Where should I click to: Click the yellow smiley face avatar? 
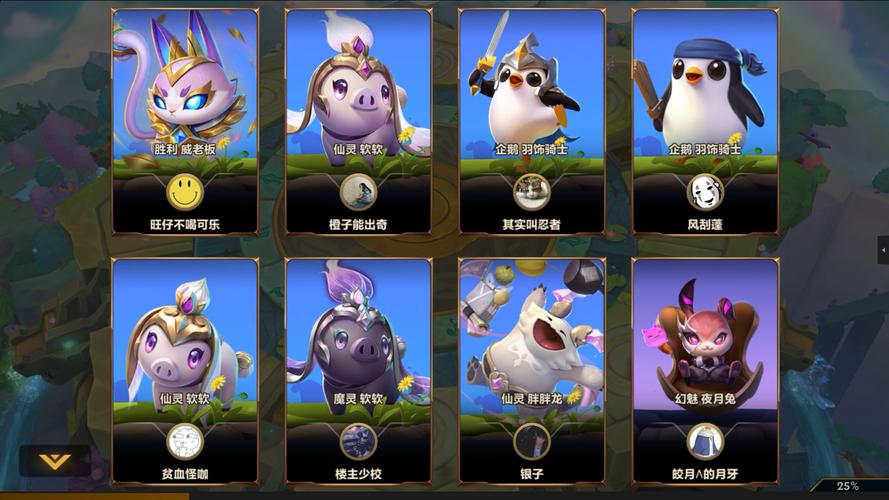point(184,190)
